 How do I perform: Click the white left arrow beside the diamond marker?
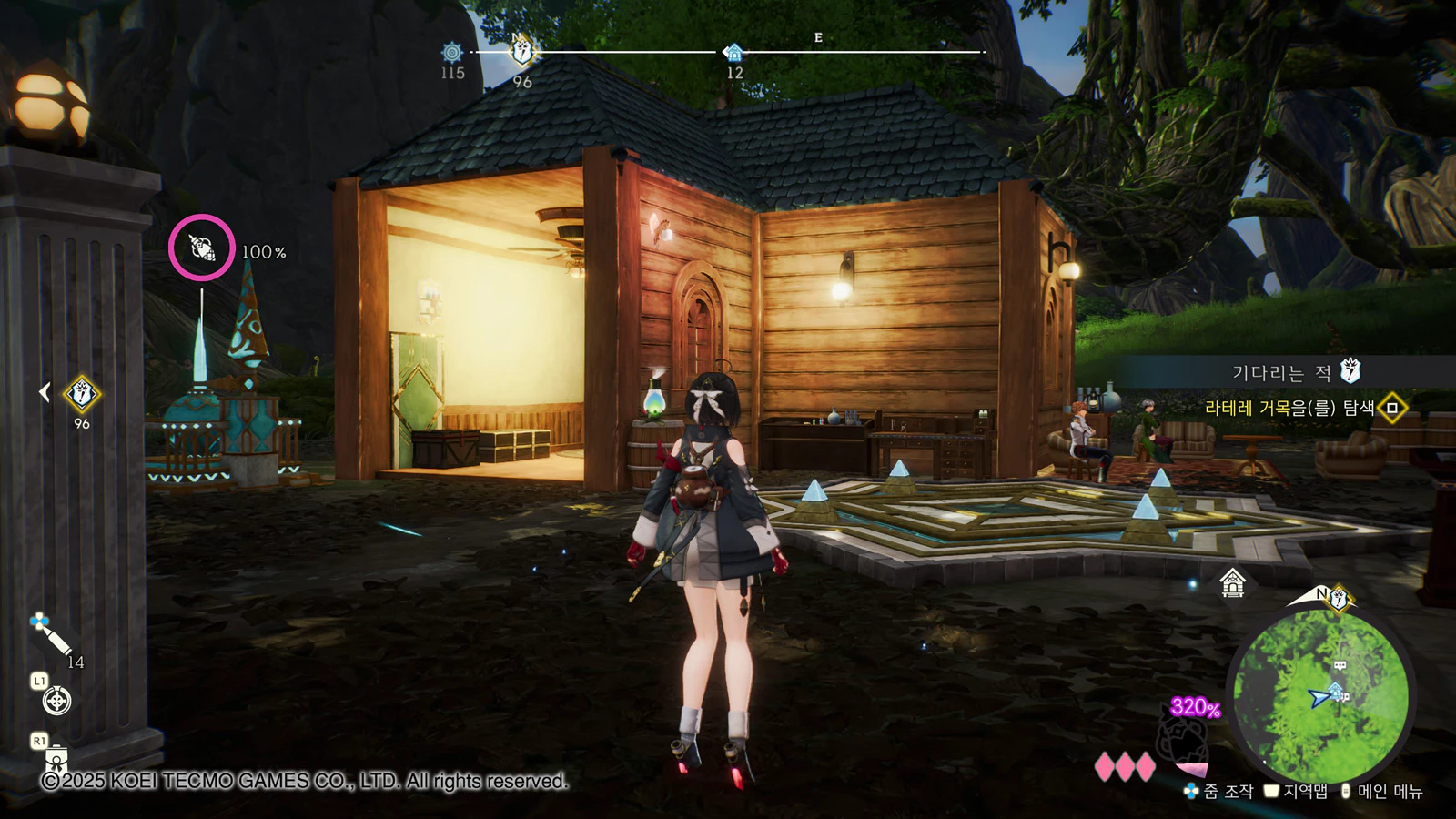(44, 392)
